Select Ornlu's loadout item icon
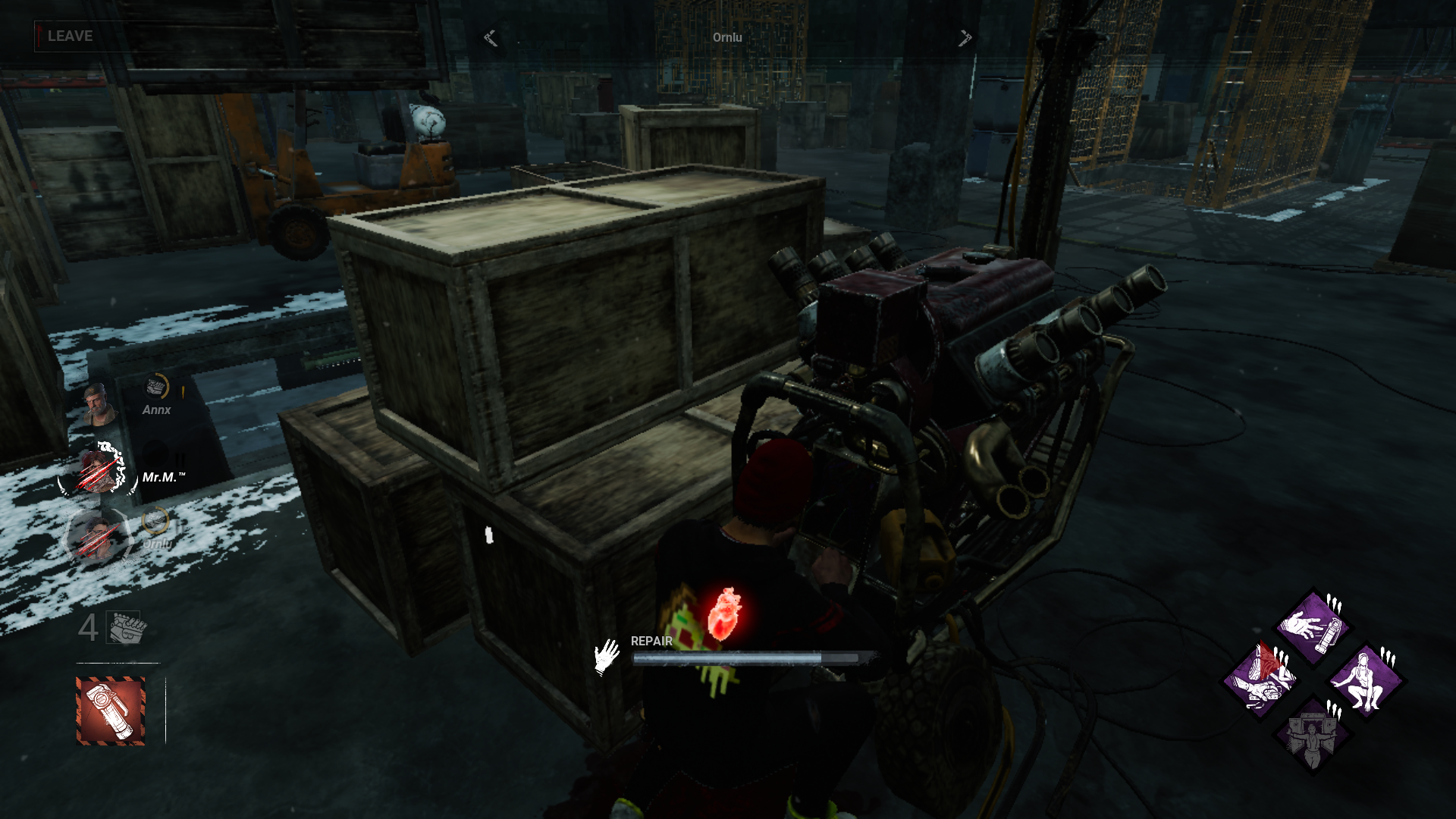1456x819 pixels. (155, 521)
